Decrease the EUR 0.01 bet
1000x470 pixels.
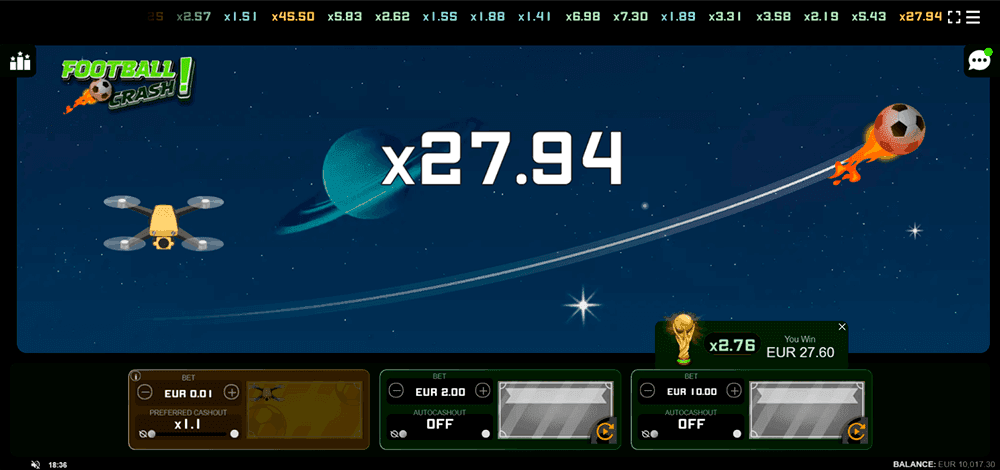click(145, 392)
